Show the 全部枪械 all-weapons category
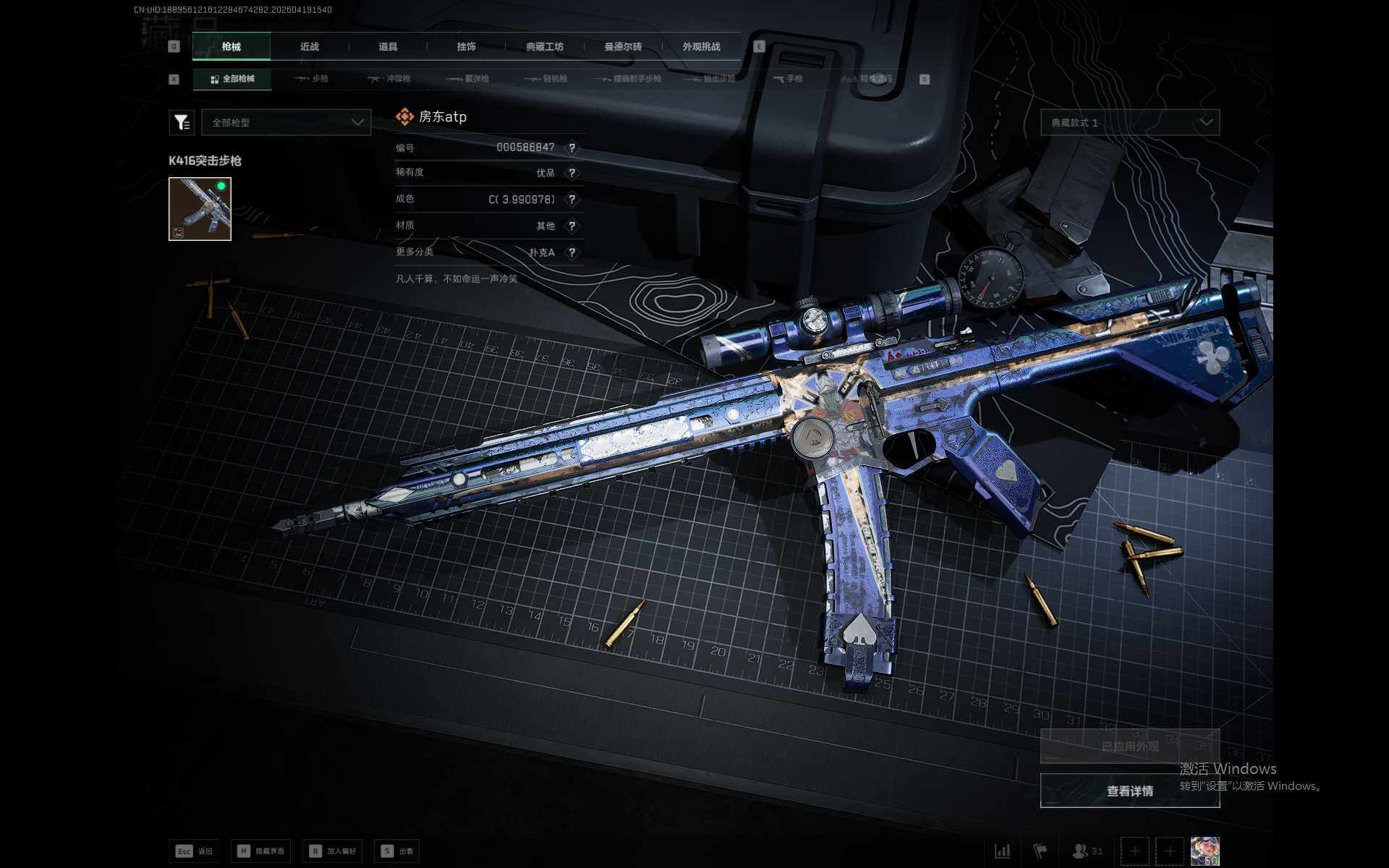The image size is (1389, 868). (x=232, y=79)
